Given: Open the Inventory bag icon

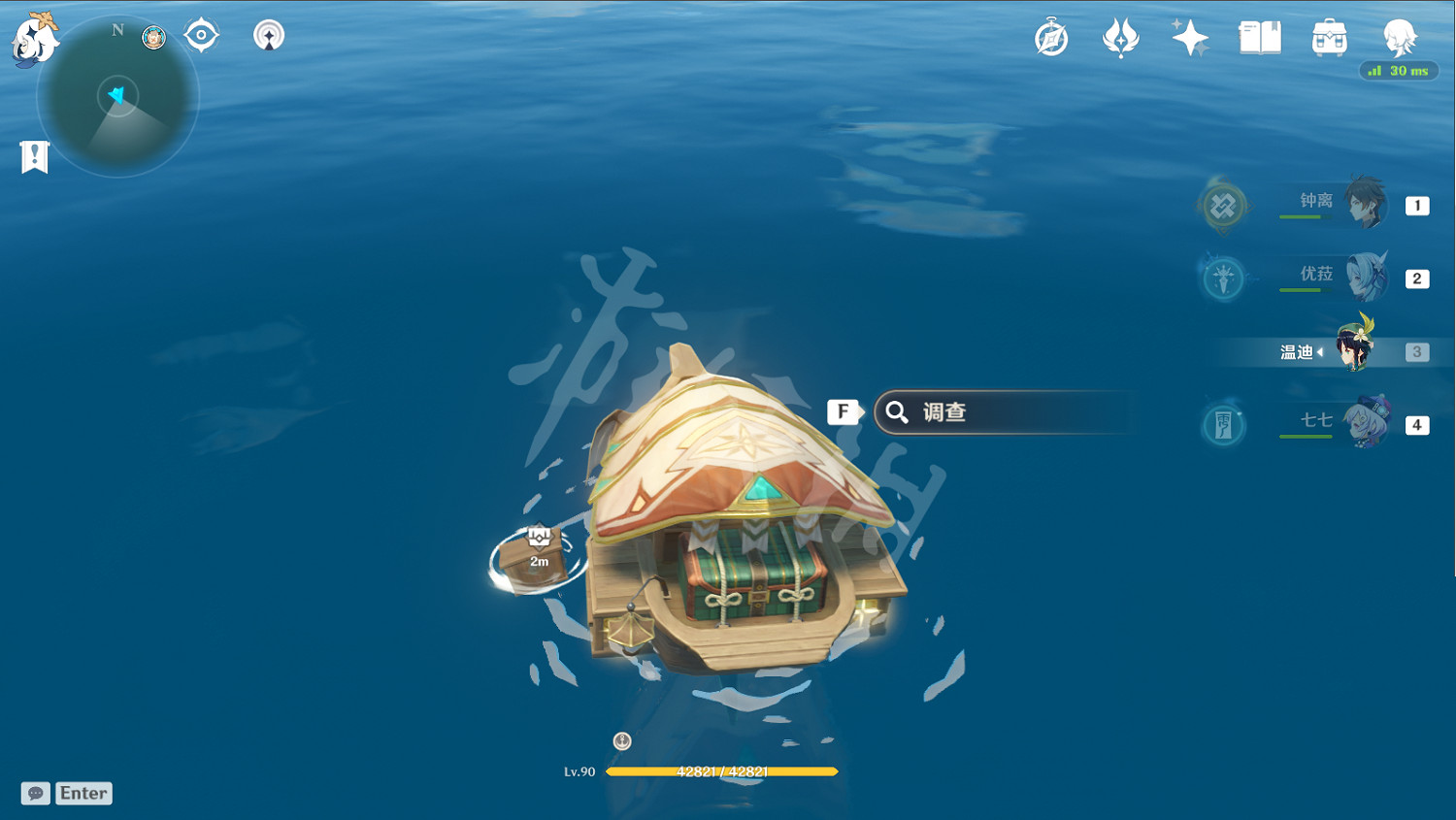Looking at the screenshot, I should click(x=1328, y=37).
